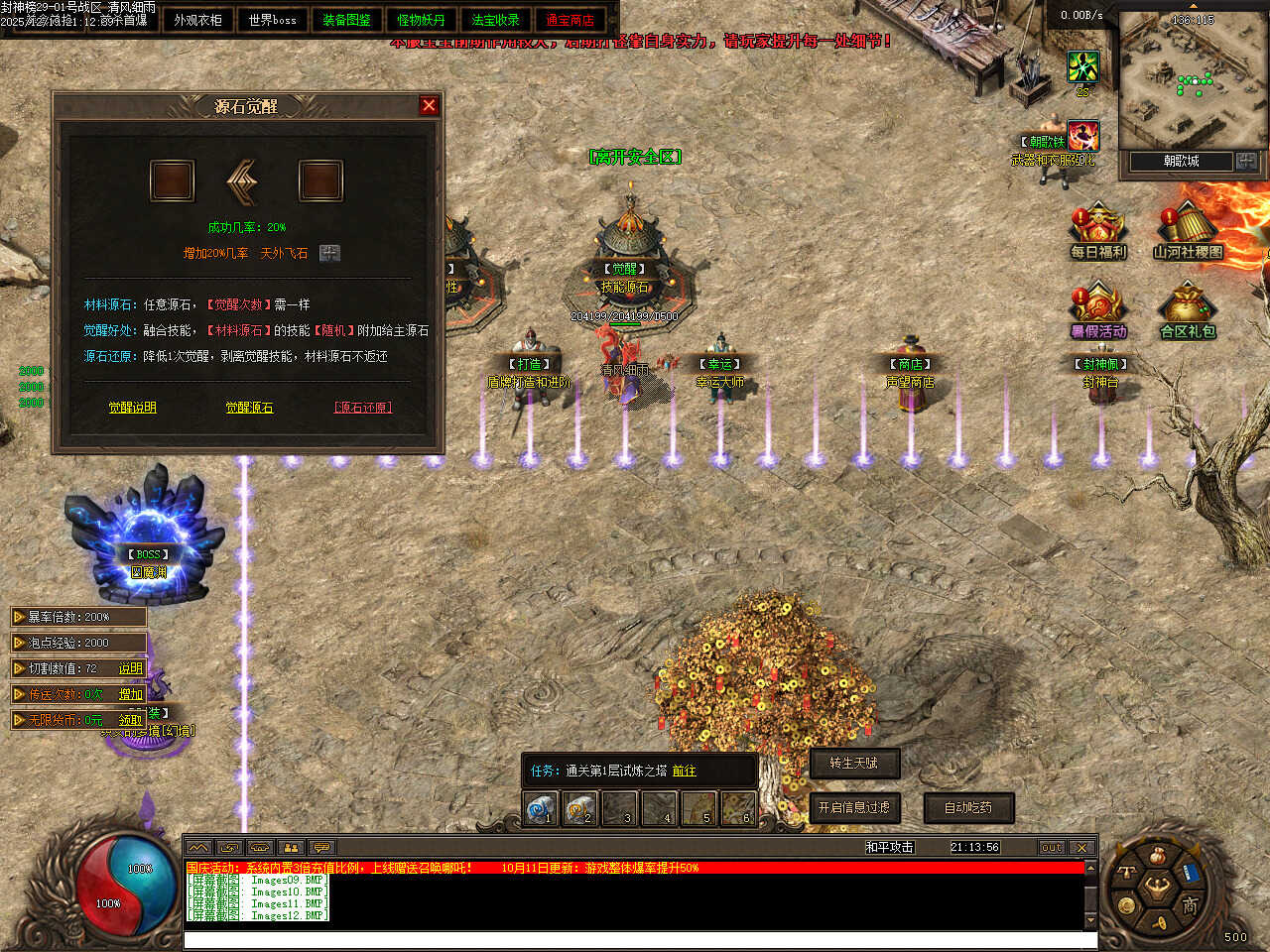The image size is (1270, 952).
Task: Open the 外观衣柜 wardrobe menu
Action: pos(197,20)
